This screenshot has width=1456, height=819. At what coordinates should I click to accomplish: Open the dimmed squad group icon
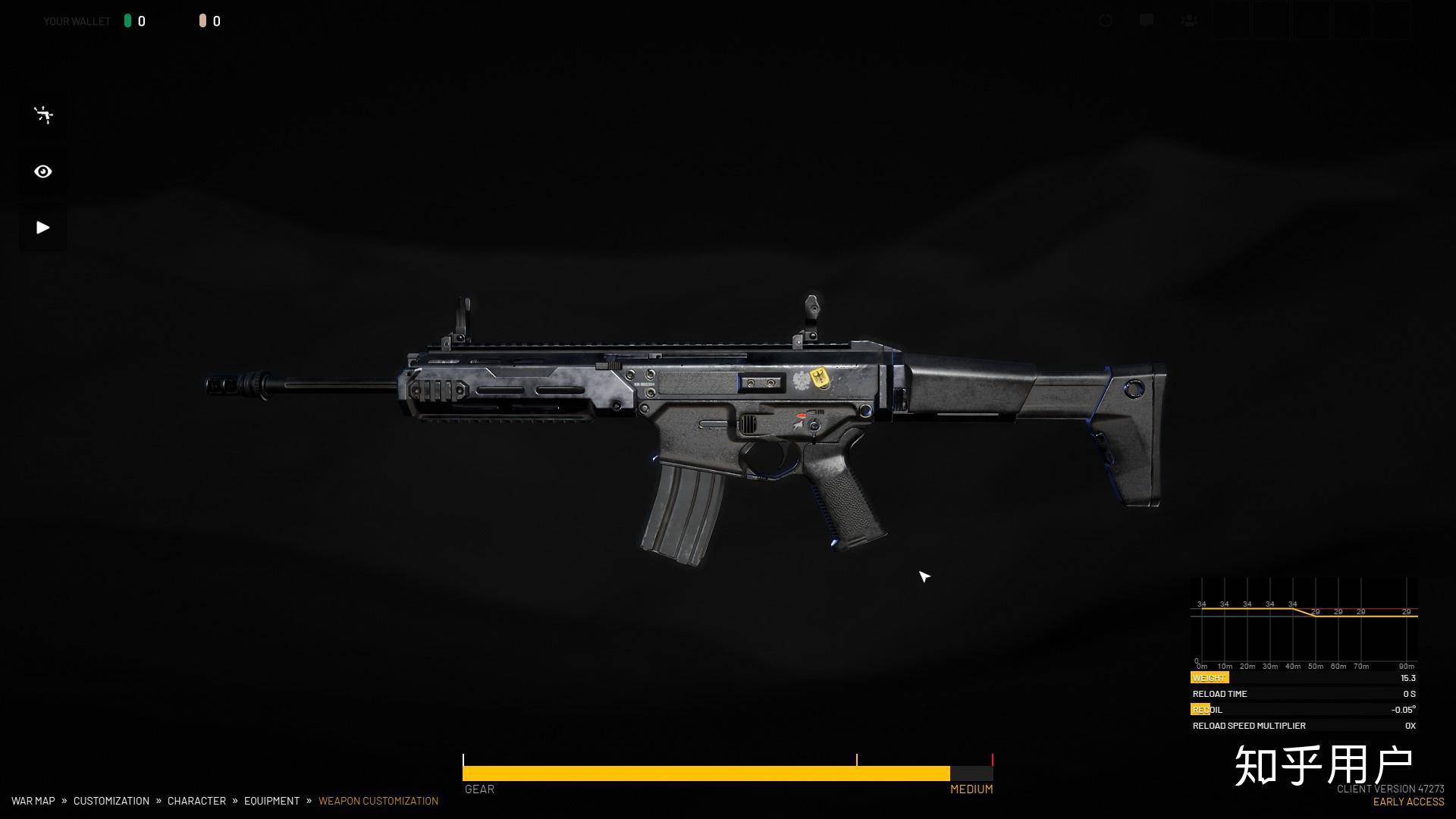pos(1189,20)
